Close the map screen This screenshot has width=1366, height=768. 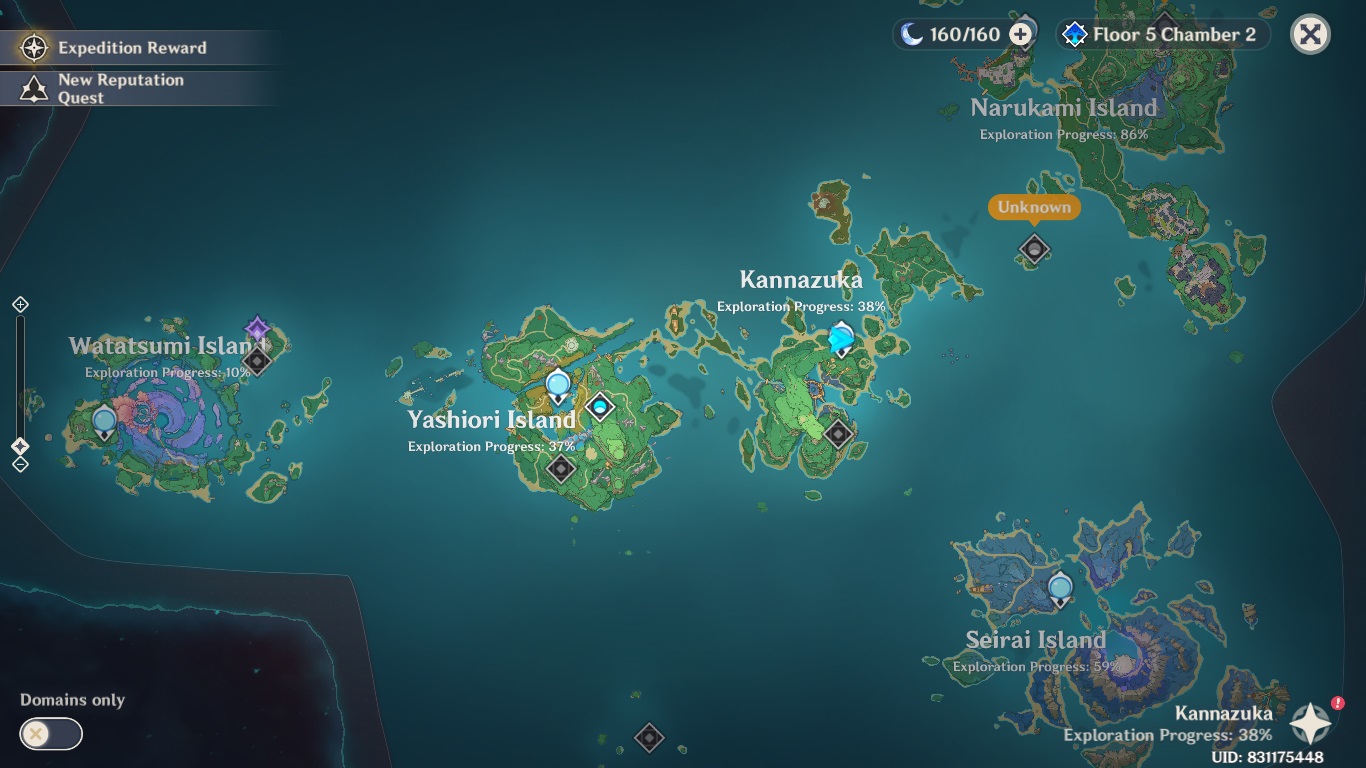tap(1310, 35)
